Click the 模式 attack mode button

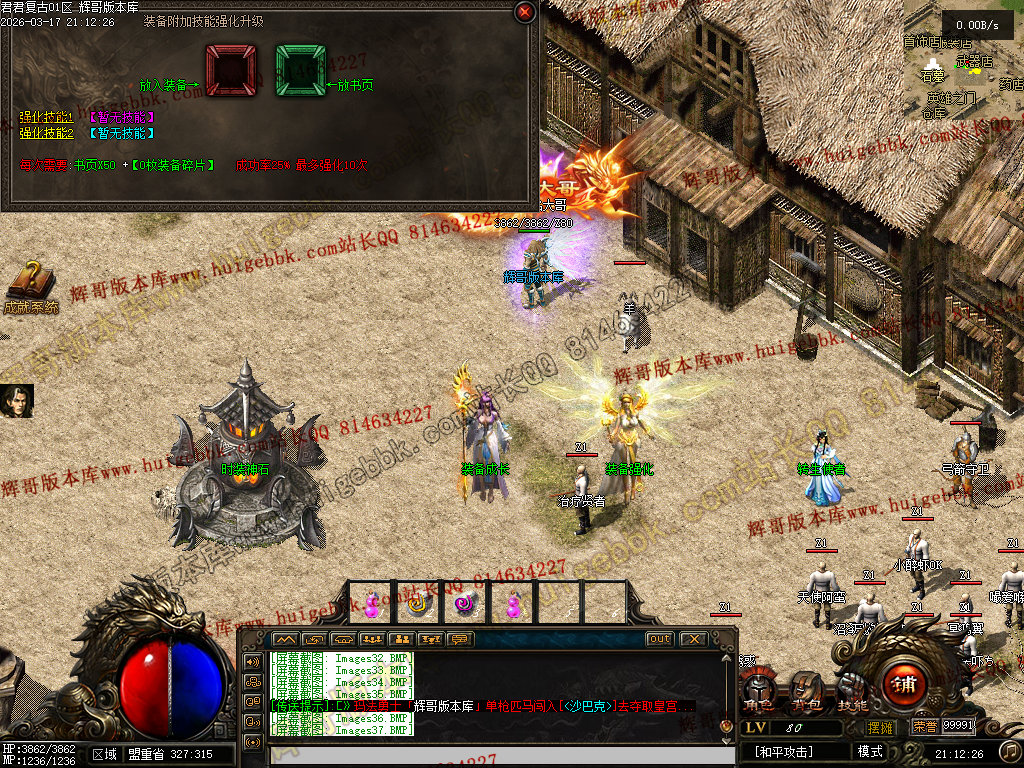click(870, 751)
